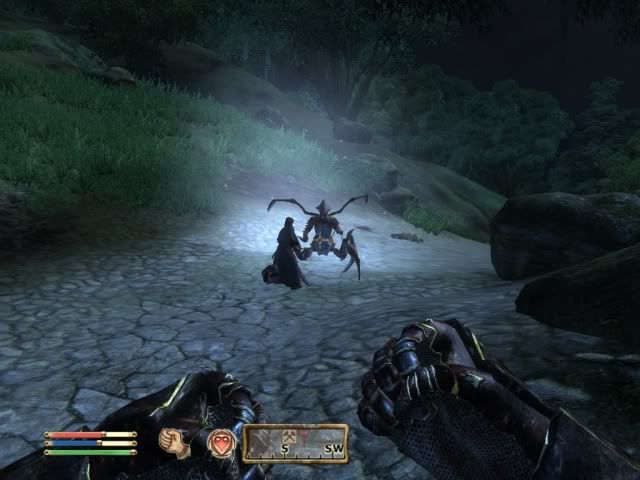Image resolution: width=640 pixels, height=480 pixels.
Task: Click the compass bar showing S and SW
Action: coord(297,442)
